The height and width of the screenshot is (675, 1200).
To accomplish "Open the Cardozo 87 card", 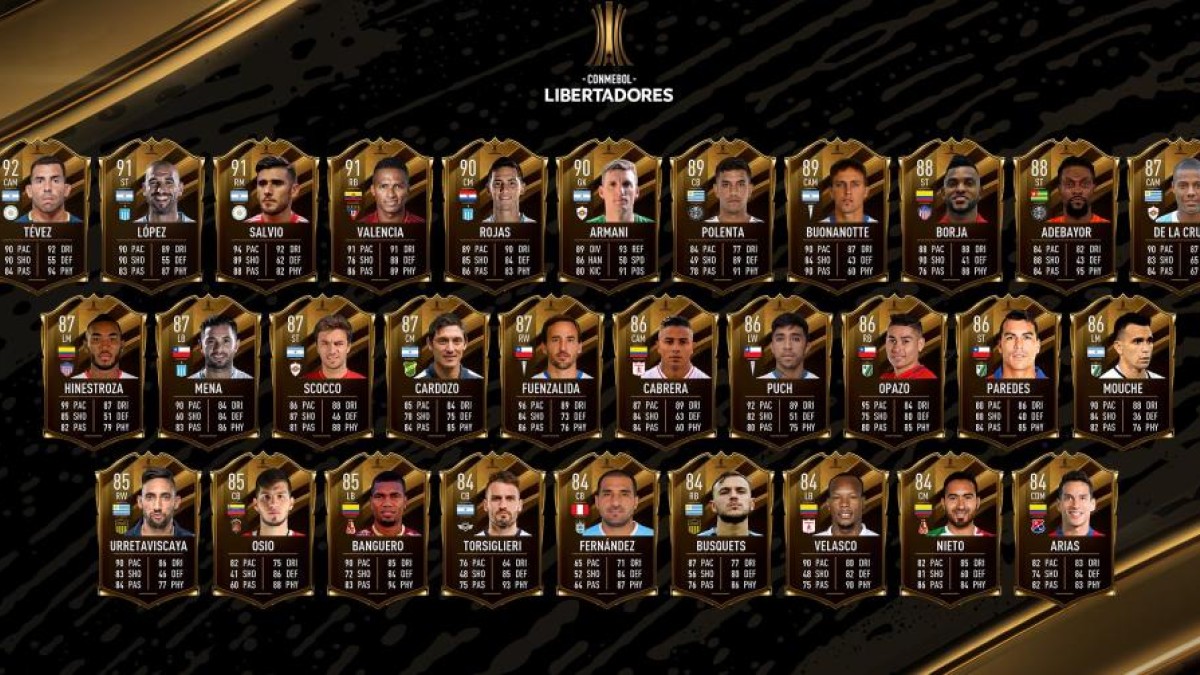I will coord(437,370).
